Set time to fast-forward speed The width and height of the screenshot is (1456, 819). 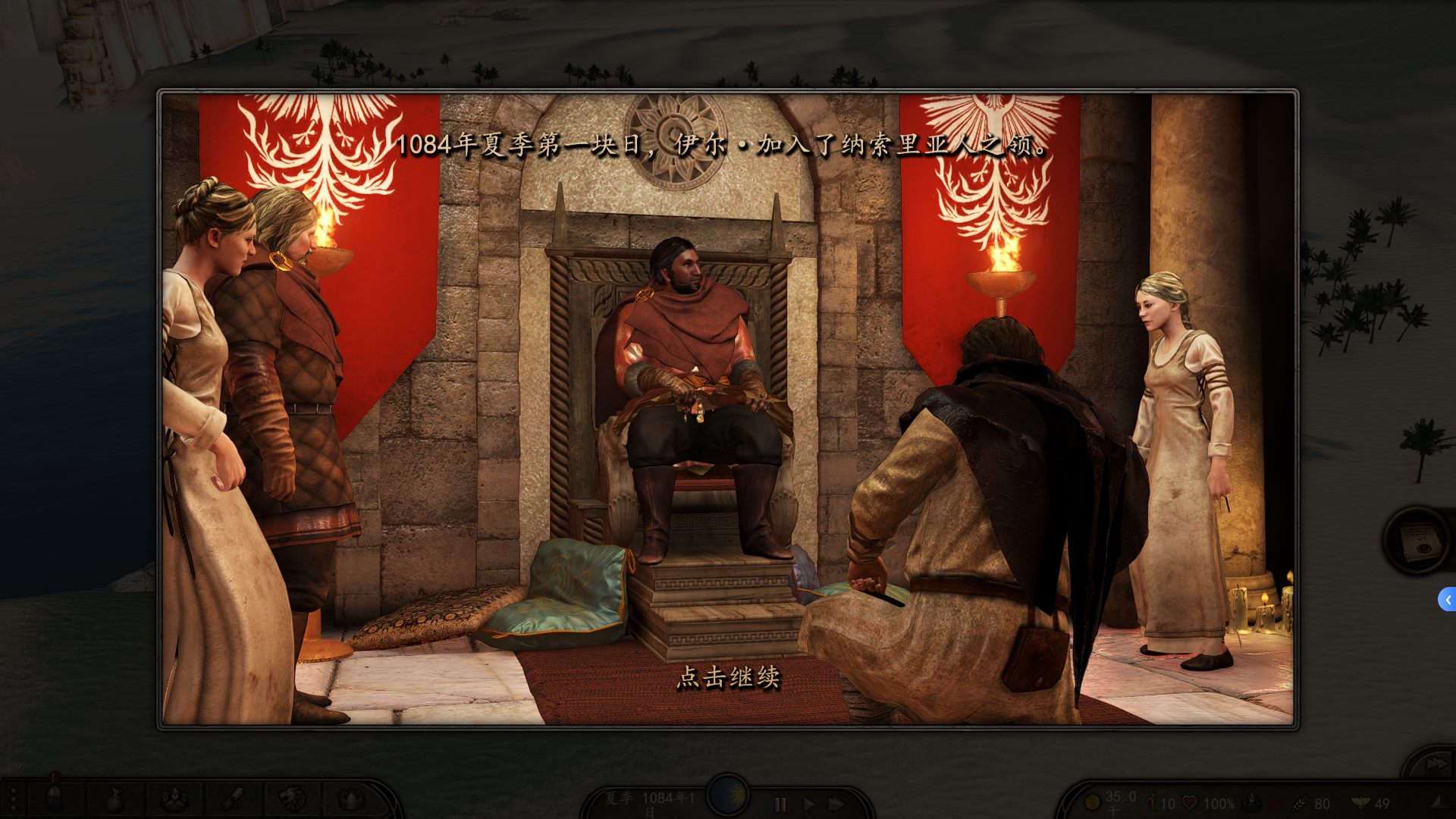[836, 804]
